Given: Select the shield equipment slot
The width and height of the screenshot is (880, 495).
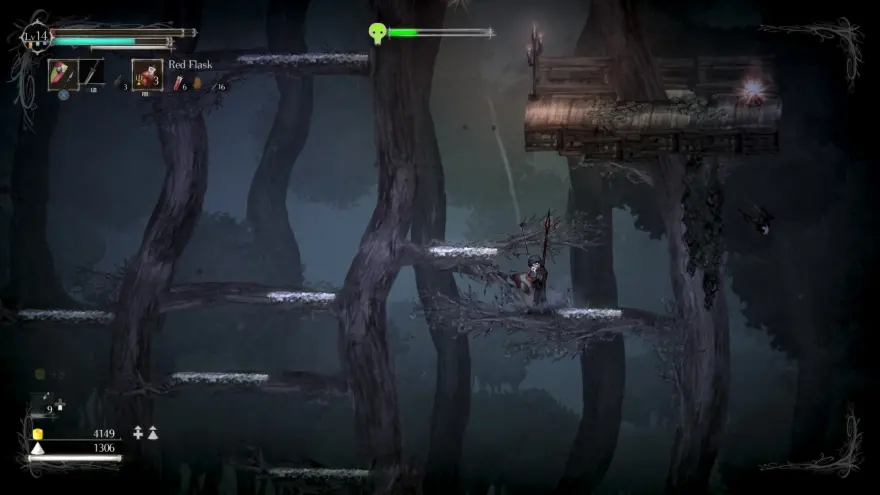Looking at the screenshot, I should click(61, 74).
